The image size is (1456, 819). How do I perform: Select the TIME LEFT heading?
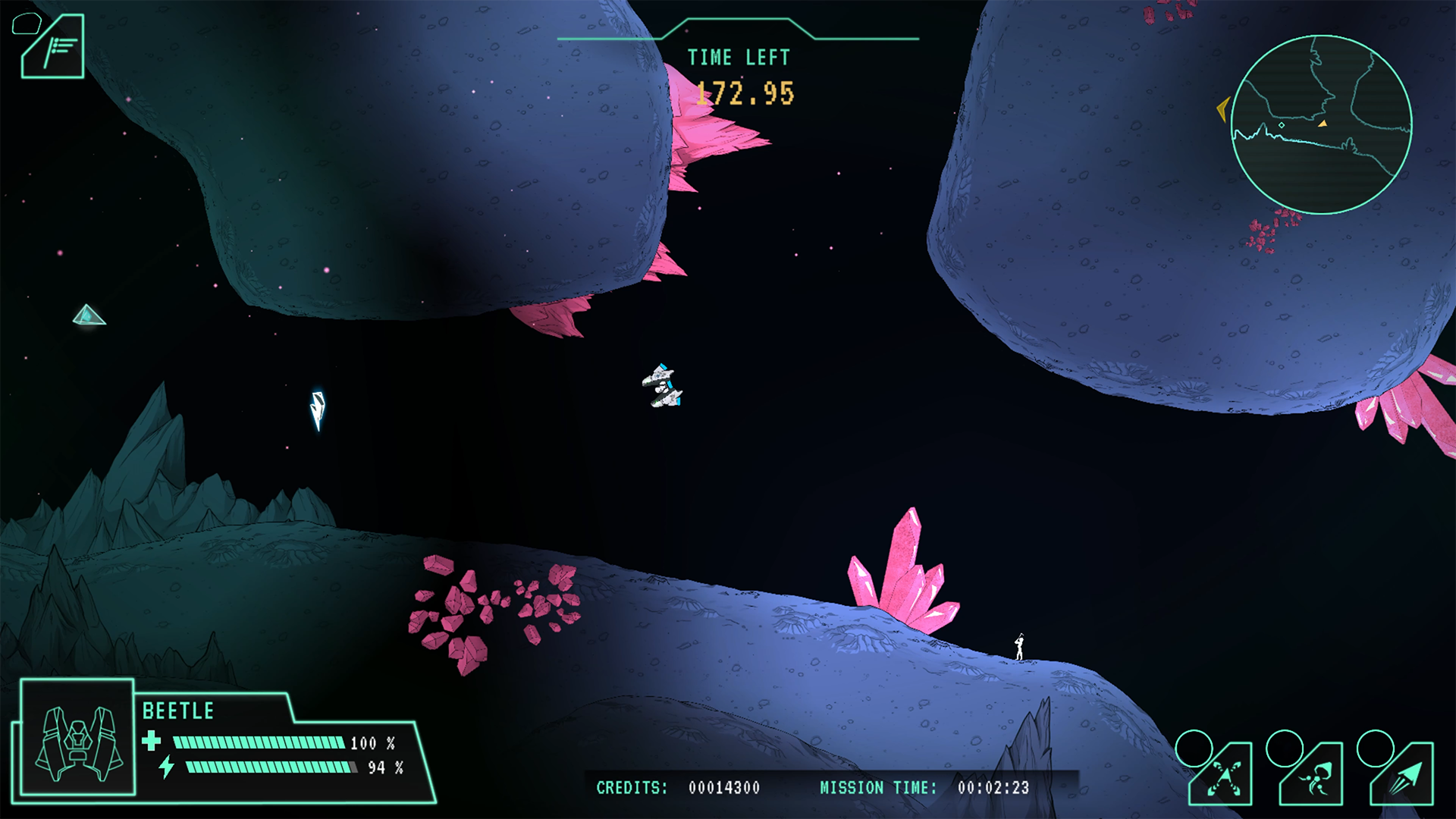click(737, 57)
